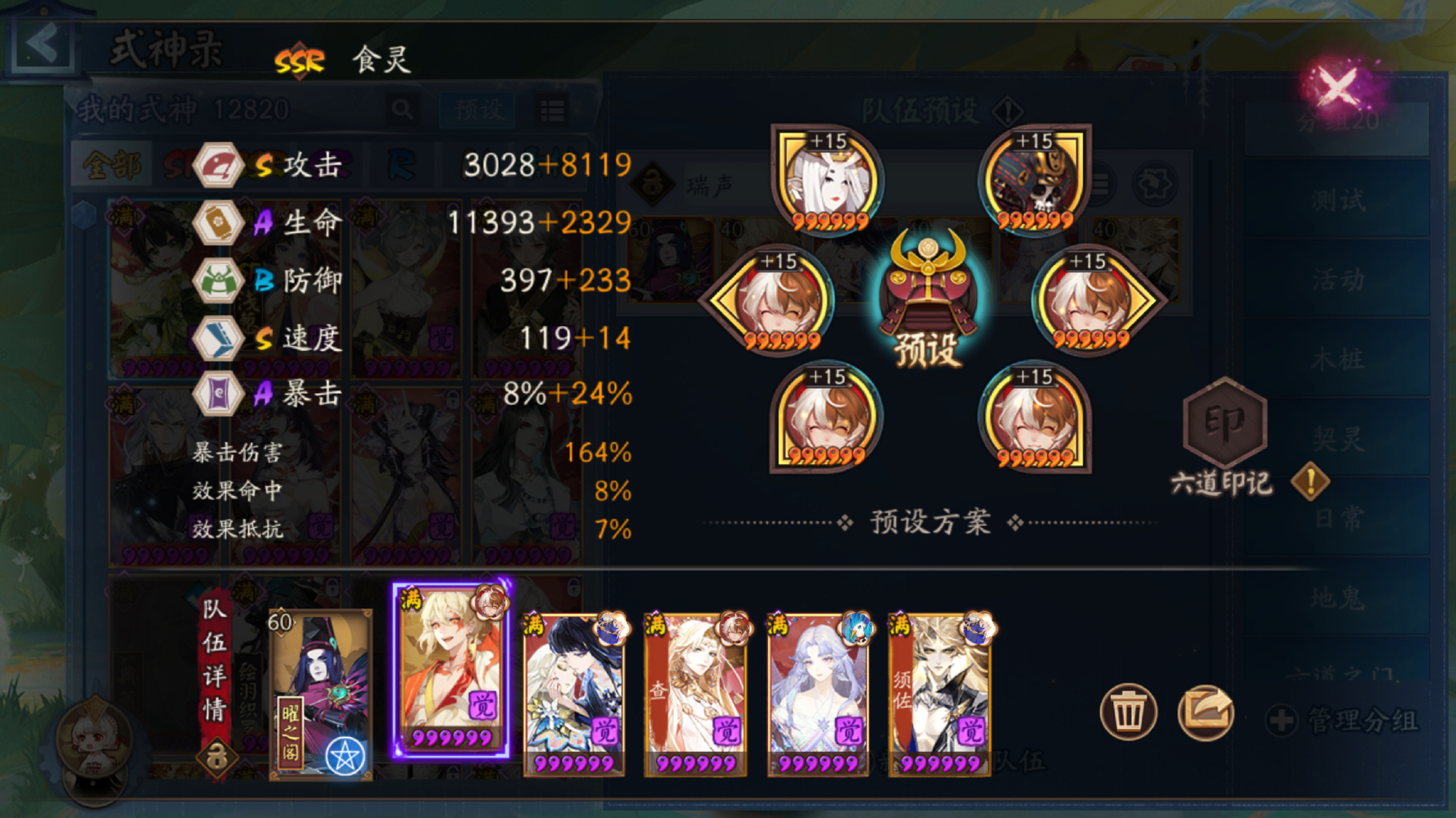Switch the list view mode beside 预设
1456x818 pixels.
(x=552, y=109)
